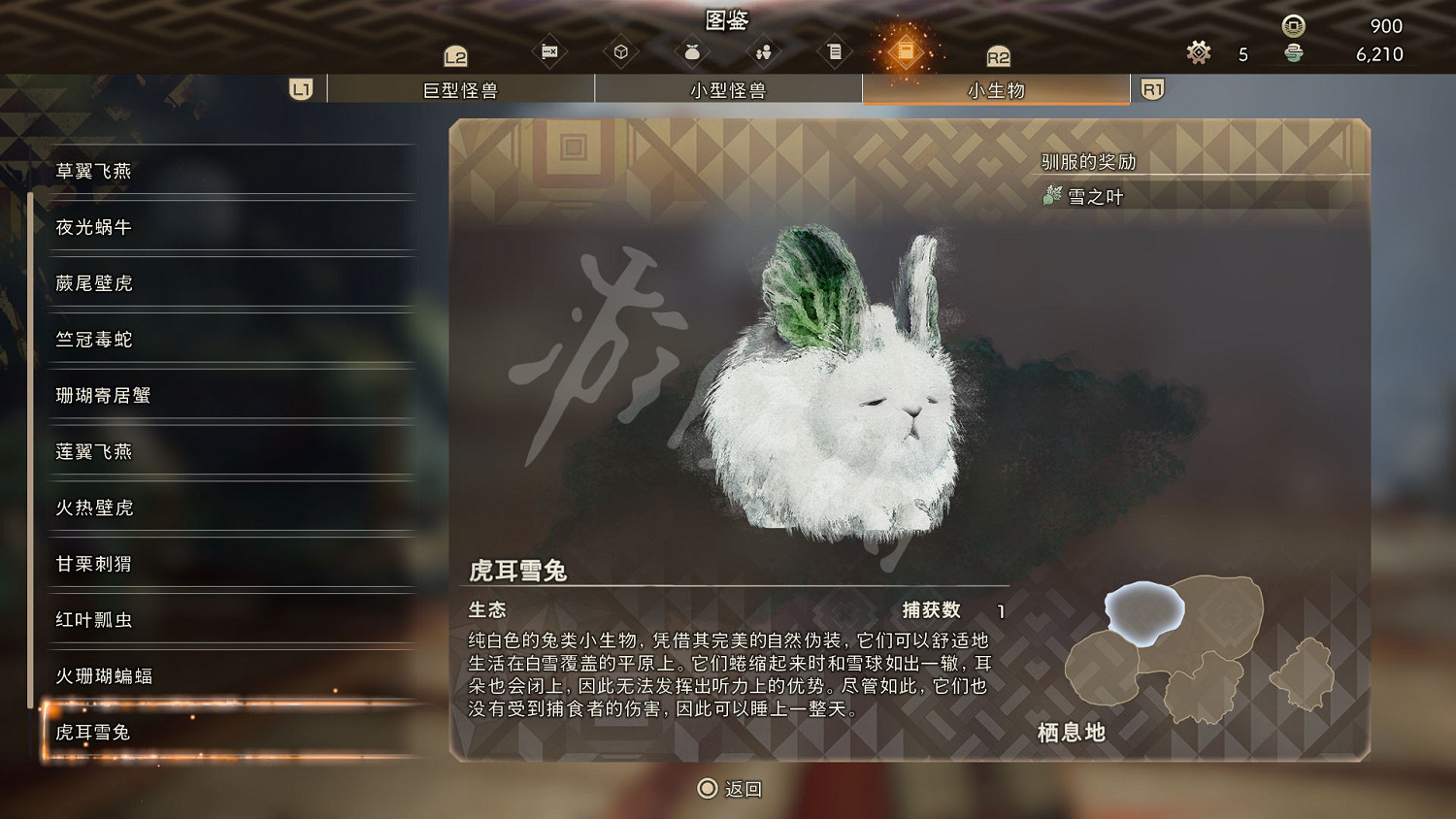Click the hunters group icon
Viewport: 1456px width, 819px height.
(764, 52)
